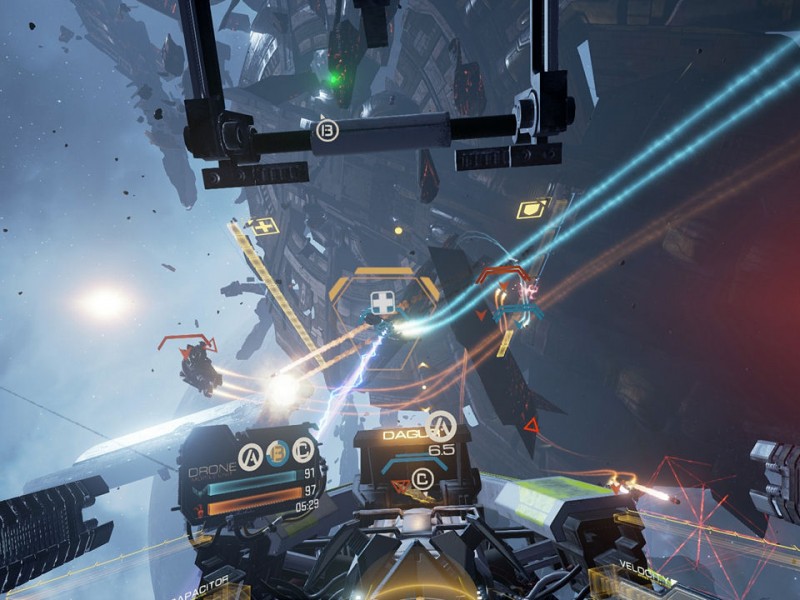Click the C marker below the 6.5 readout
800x600 pixels.
coord(423,480)
